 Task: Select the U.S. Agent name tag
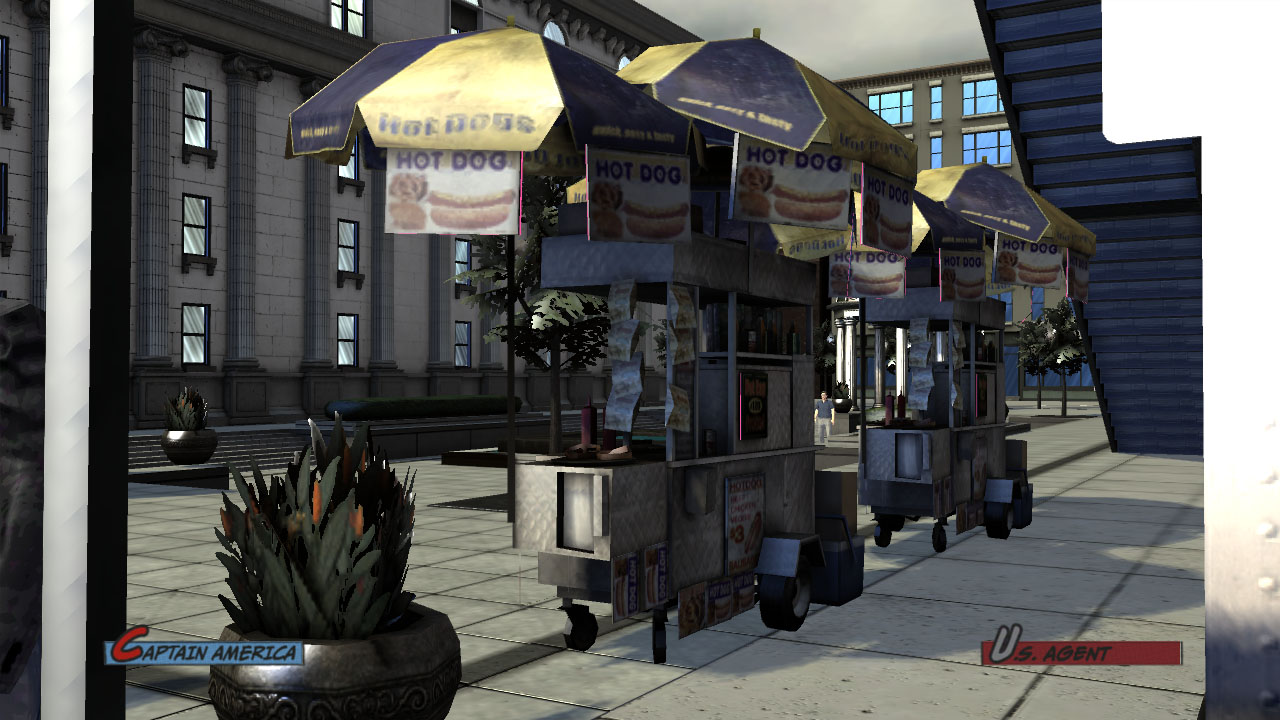1080,651
